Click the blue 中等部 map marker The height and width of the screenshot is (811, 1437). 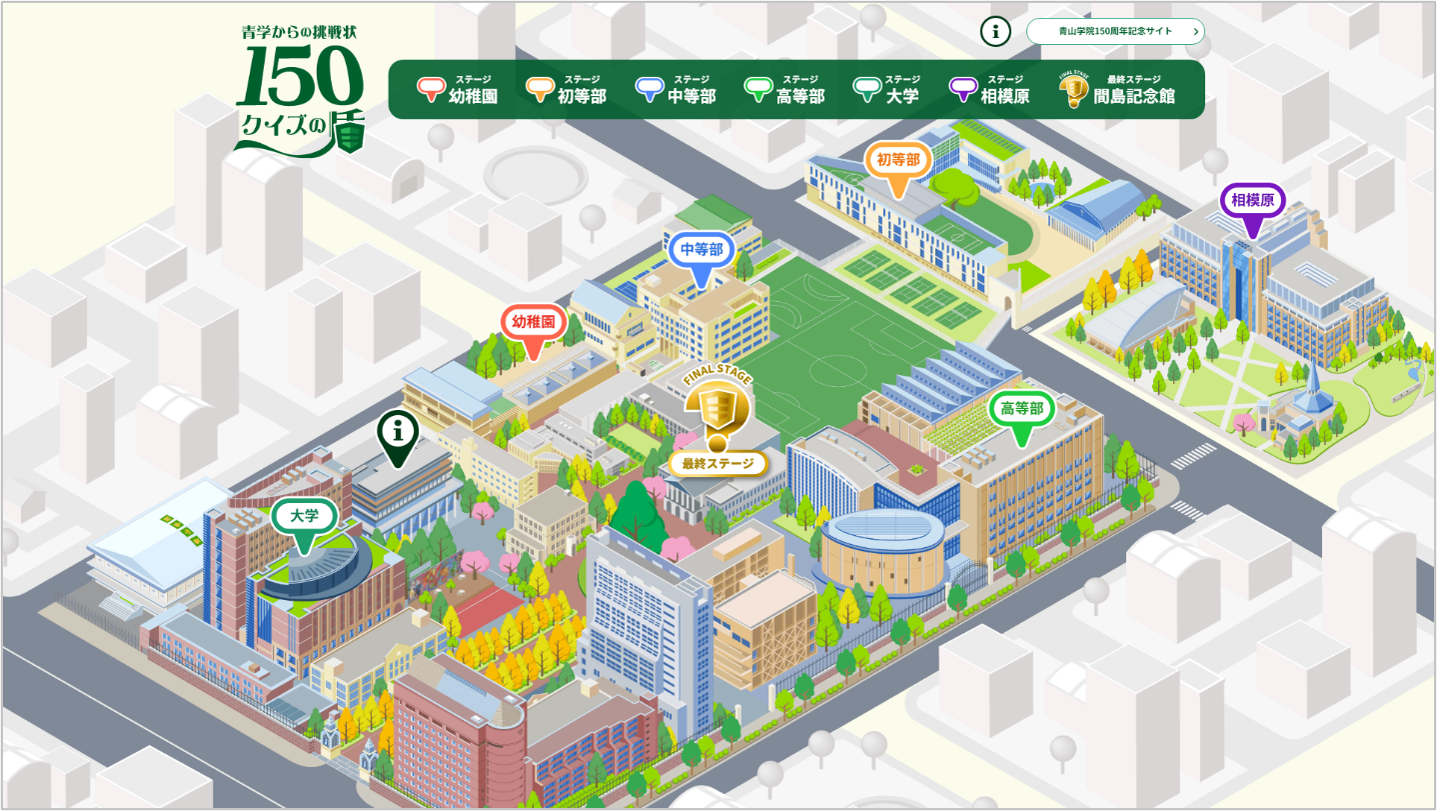(x=701, y=251)
